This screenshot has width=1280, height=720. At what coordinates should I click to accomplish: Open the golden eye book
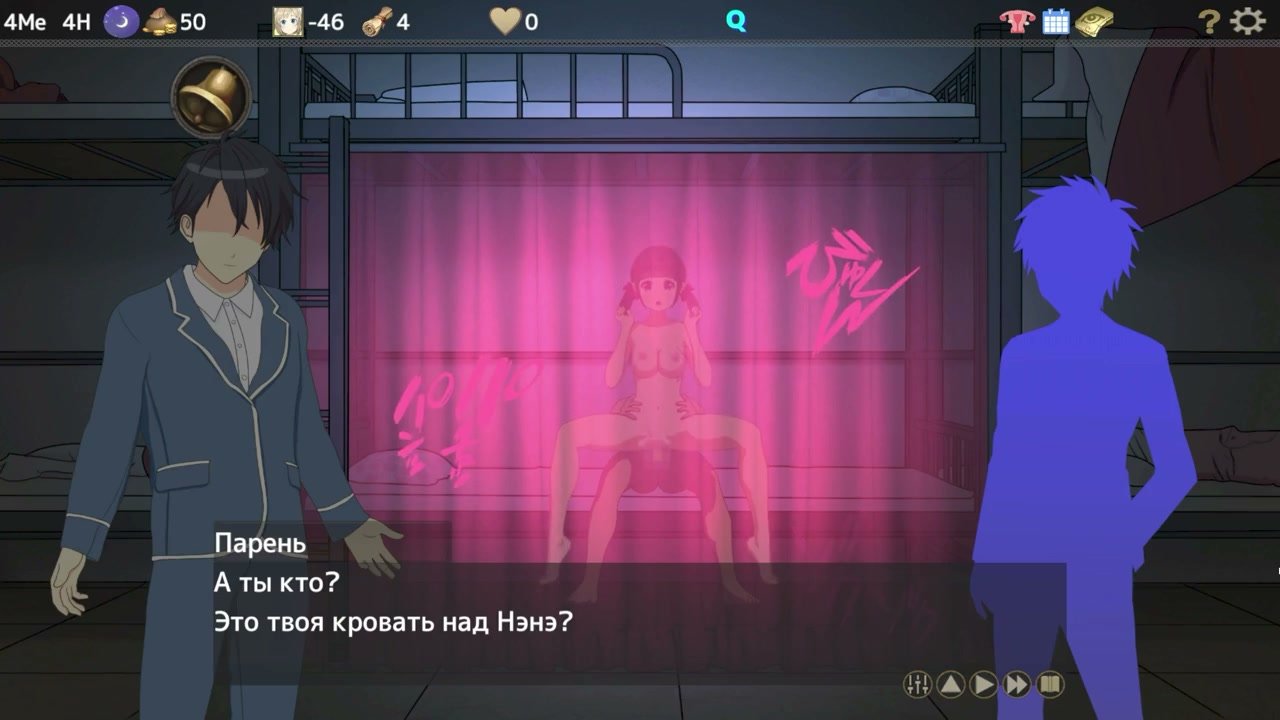click(1095, 21)
